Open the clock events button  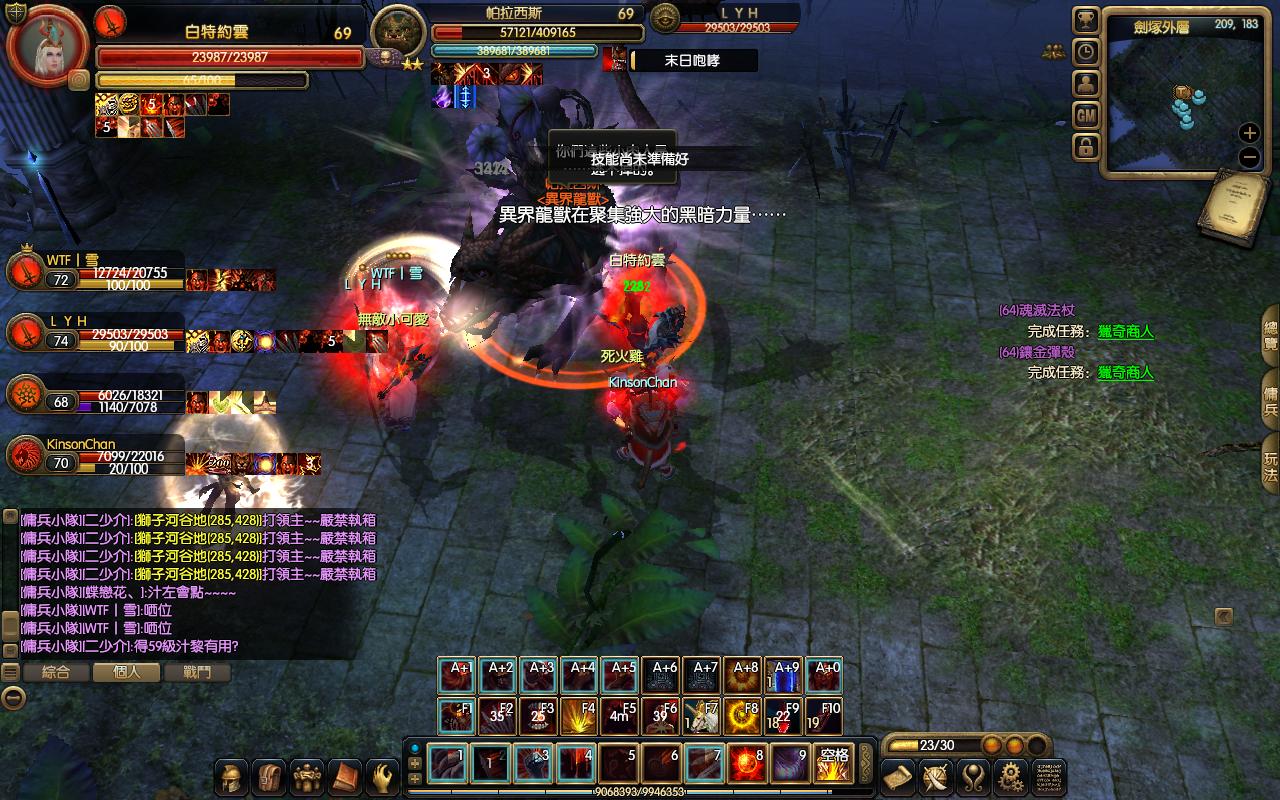pos(1086,52)
